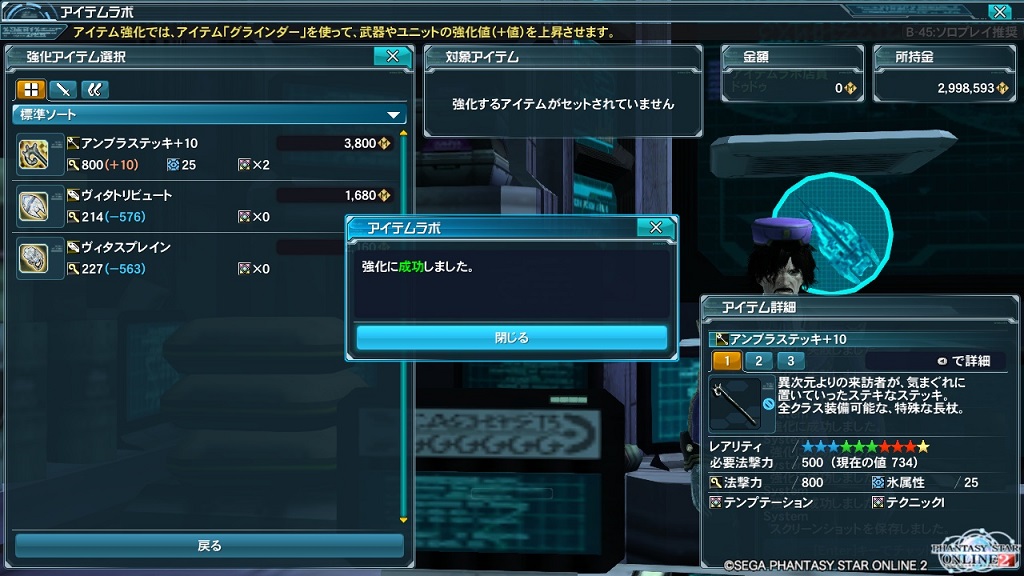Close the success dialog with 閉じる
This screenshot has width=1024, height=576.
pos(511,338)
